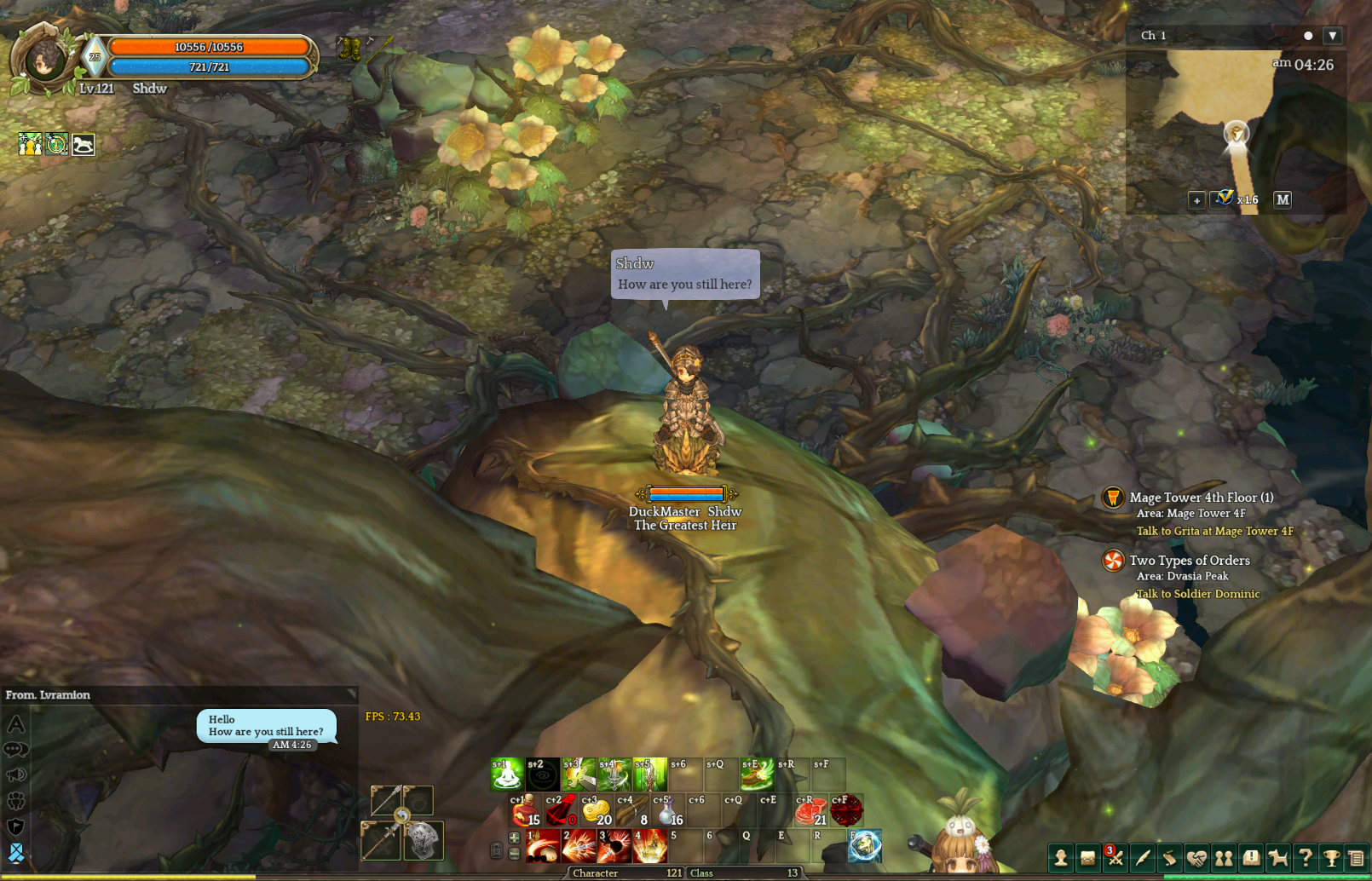The image size is (1372, 881).
Task: Toggle the hotbar lock icon
Action: (x=497, y=850)
